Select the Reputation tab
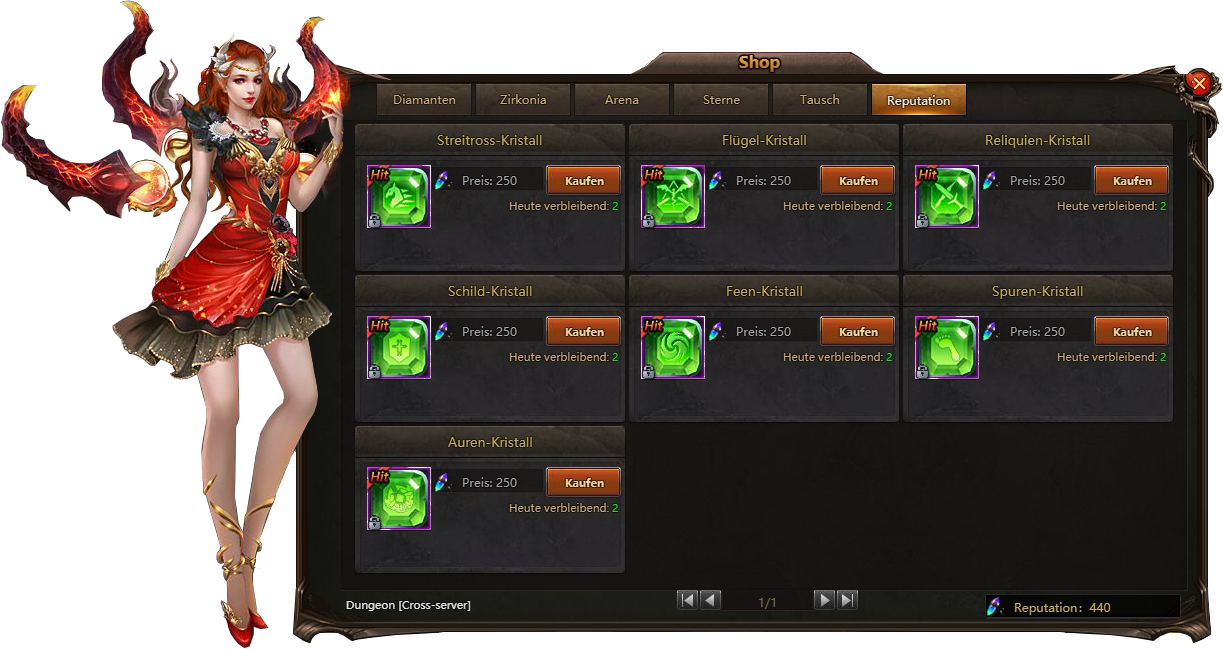The height and width of the screenshot is (649, 1223). [x=918, y=100]
